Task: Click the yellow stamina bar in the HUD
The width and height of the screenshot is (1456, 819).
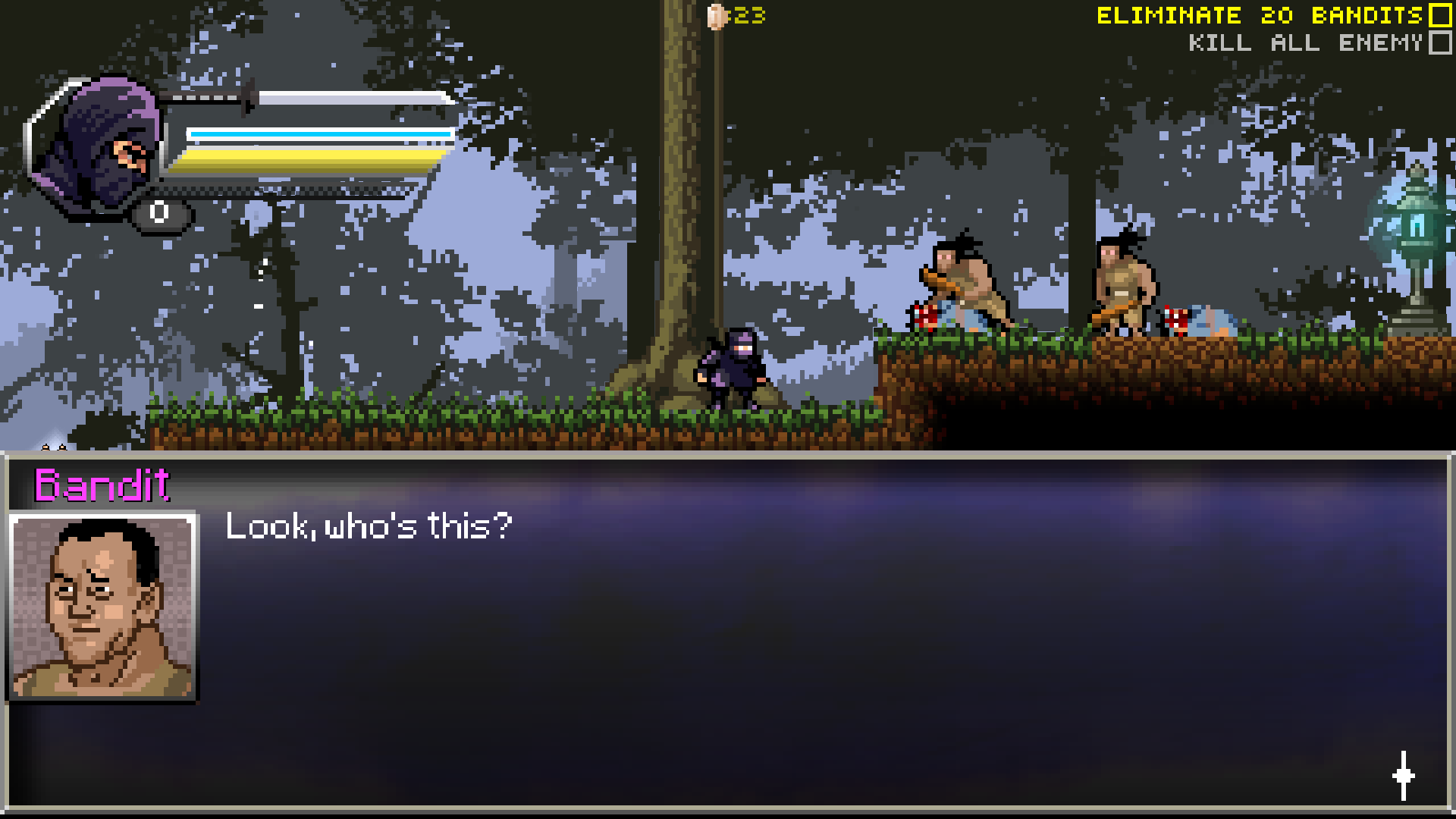Action: (x=303, y=159)
